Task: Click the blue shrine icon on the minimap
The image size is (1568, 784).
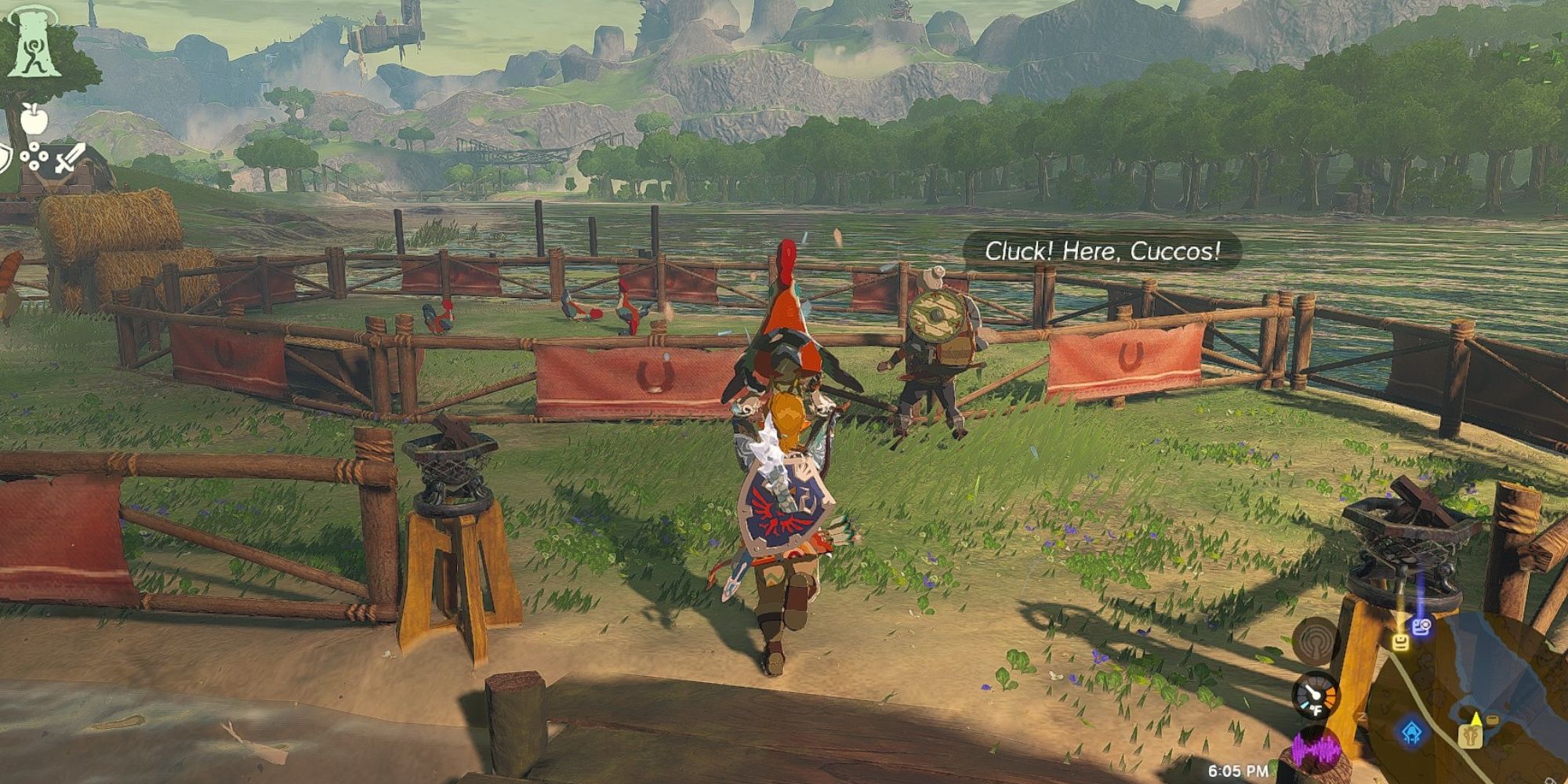Action: pyautogui.click(x=1412, y=733)
